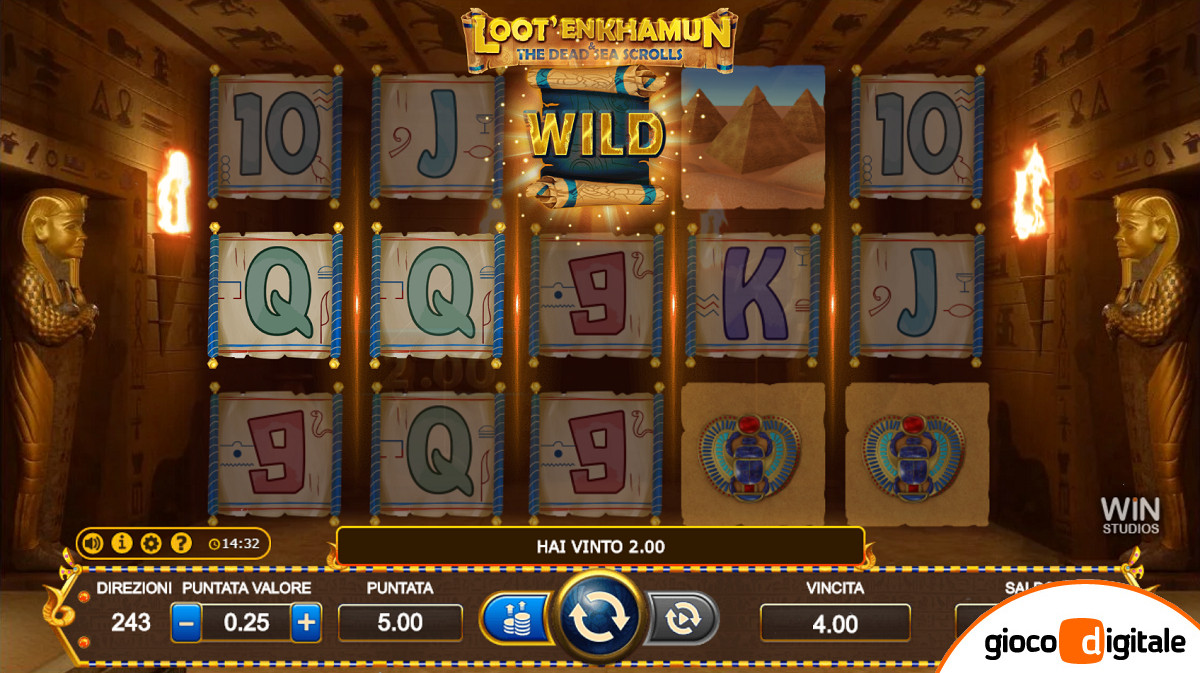
Task: Open the info paytable icon
Action: 122,544
